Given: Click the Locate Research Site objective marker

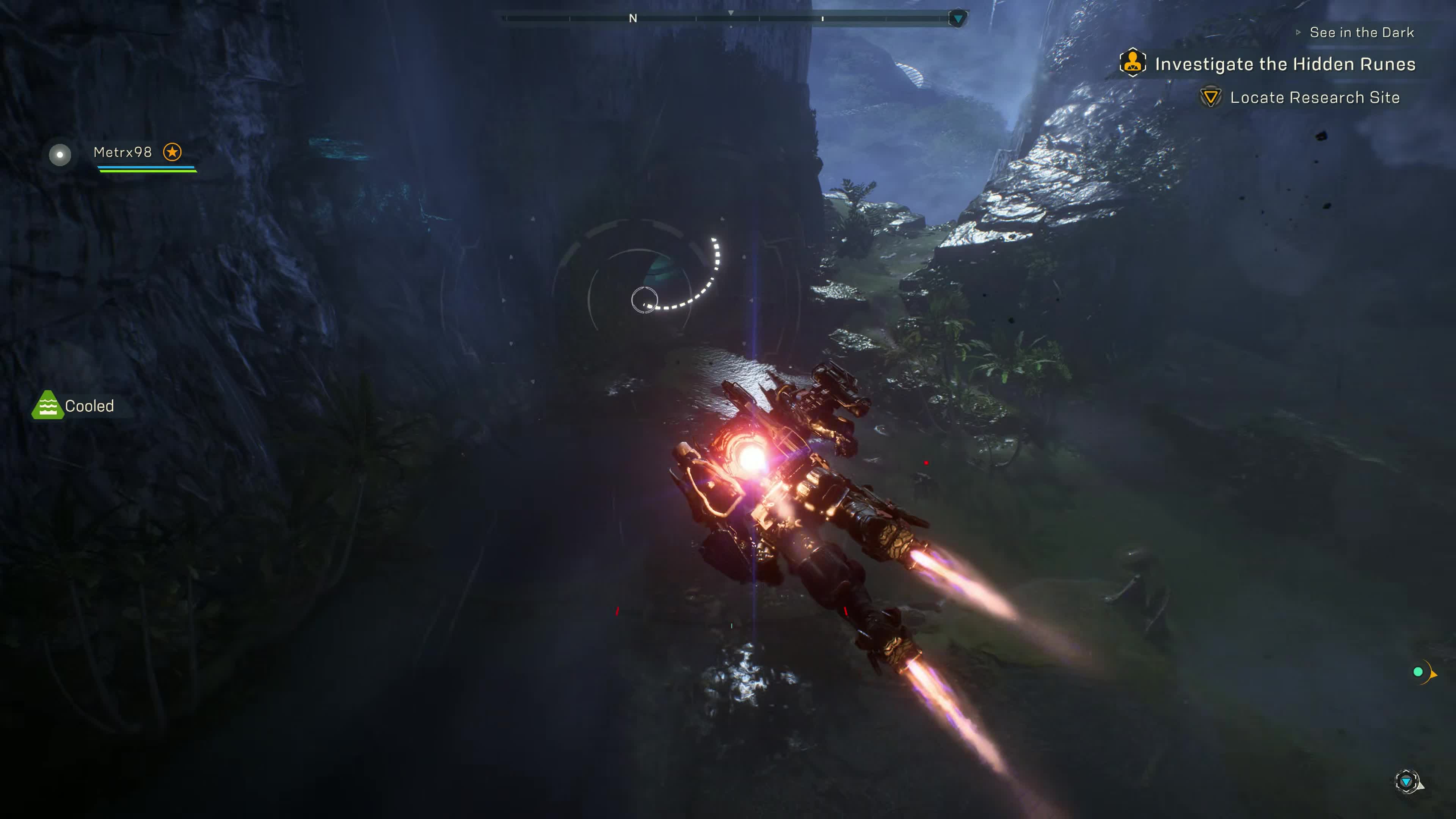Looking at the screenshot, I should pos(1210,97).
